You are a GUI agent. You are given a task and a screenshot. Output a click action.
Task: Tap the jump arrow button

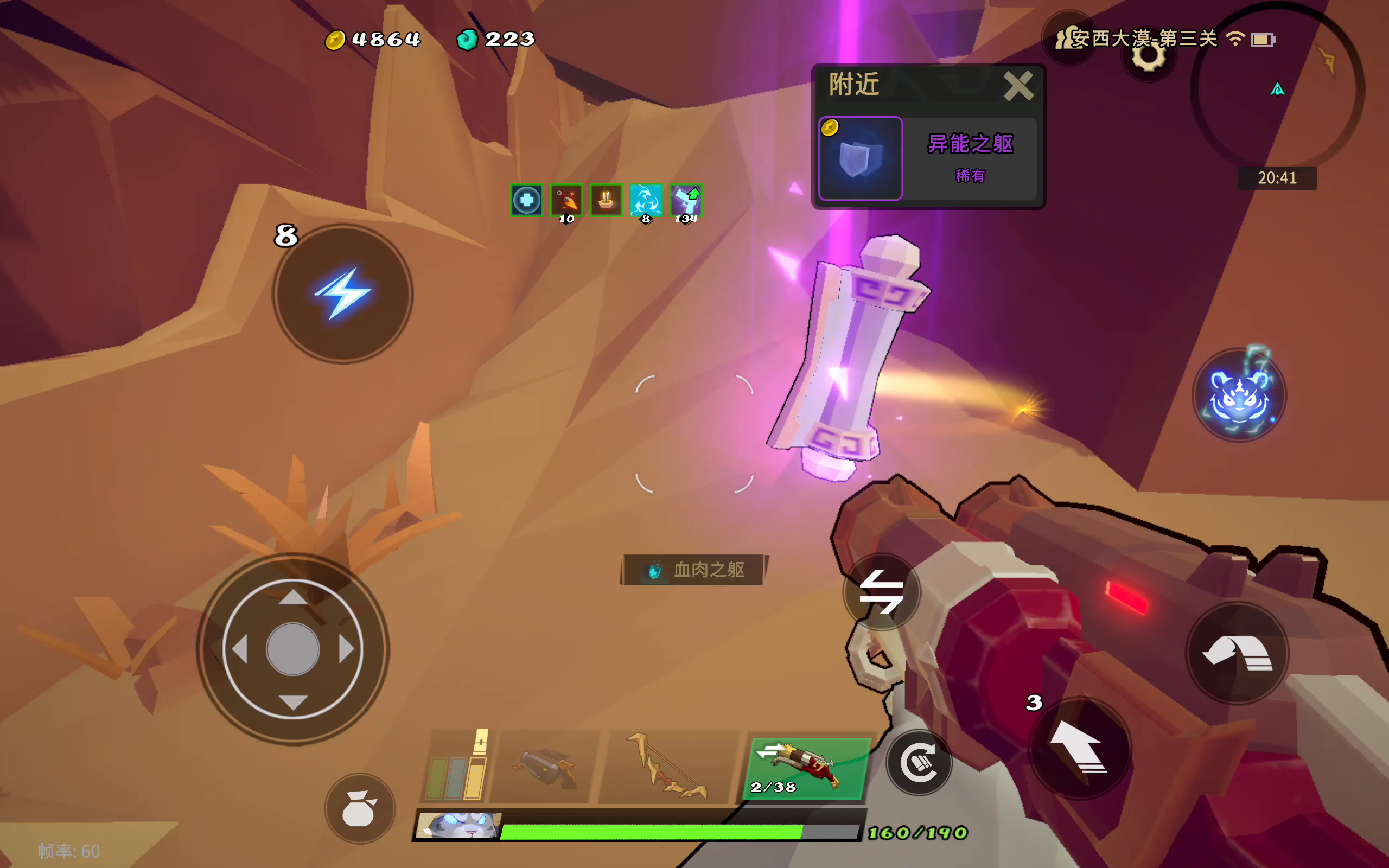1080,748
